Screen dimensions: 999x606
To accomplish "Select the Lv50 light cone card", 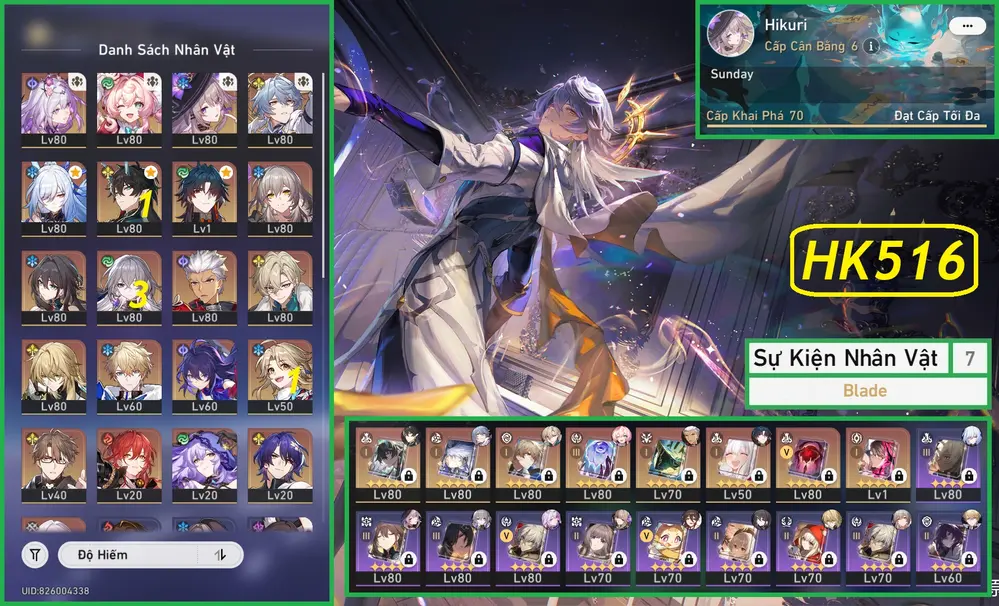I will [x=737, y=465].
